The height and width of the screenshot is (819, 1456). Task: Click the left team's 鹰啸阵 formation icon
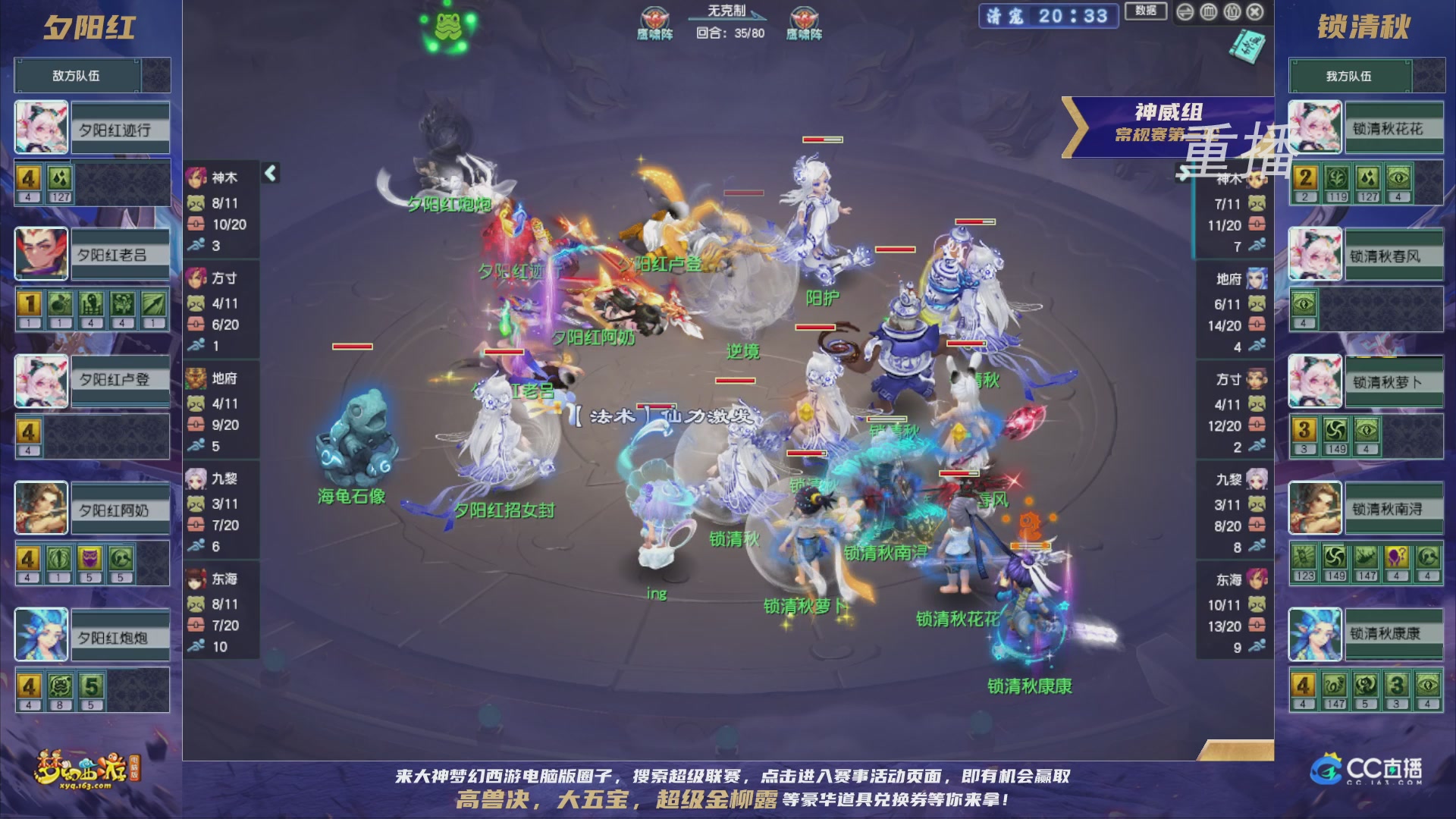[x=654, y=15]
